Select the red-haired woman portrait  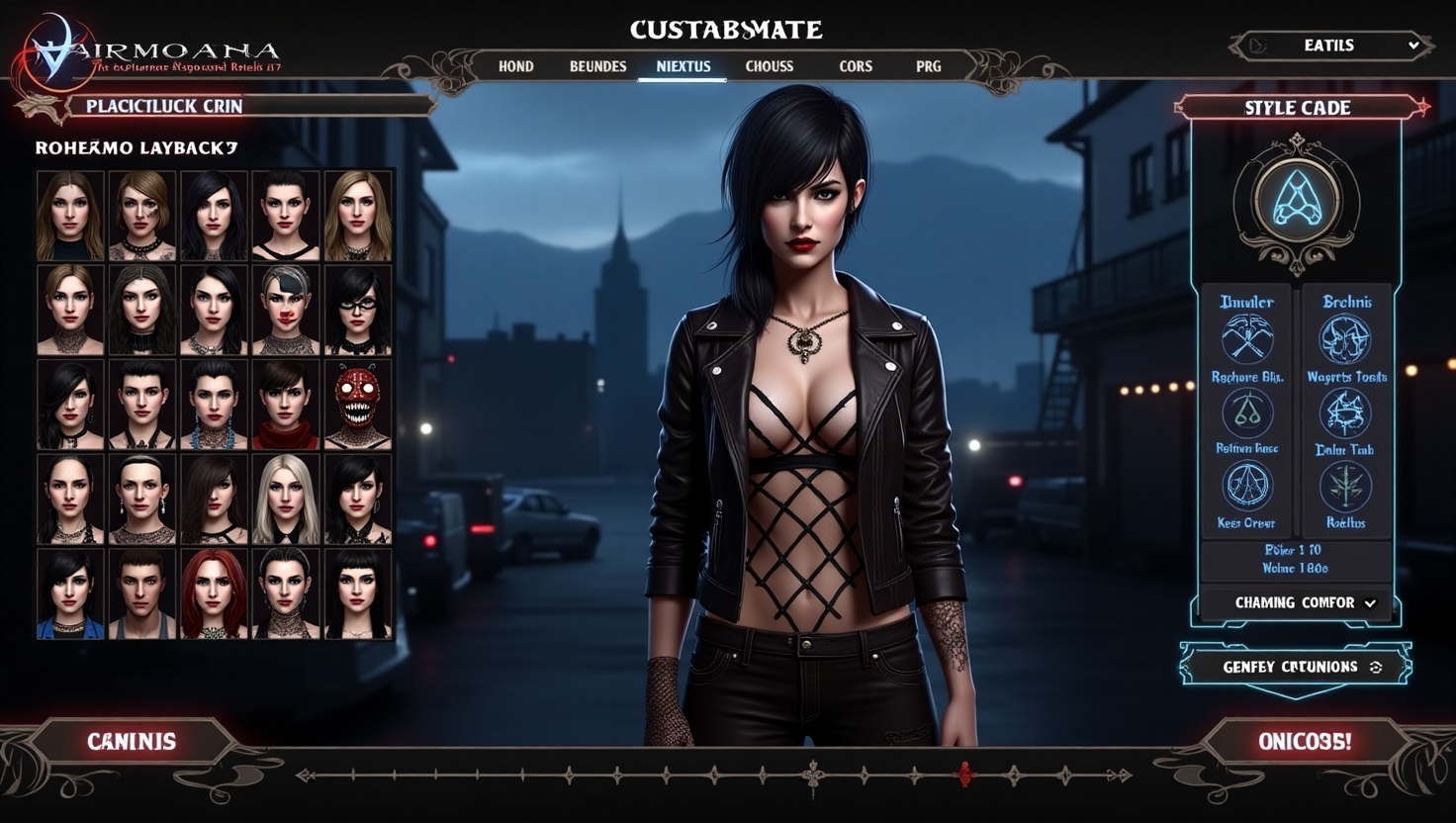tap(213, 594)
